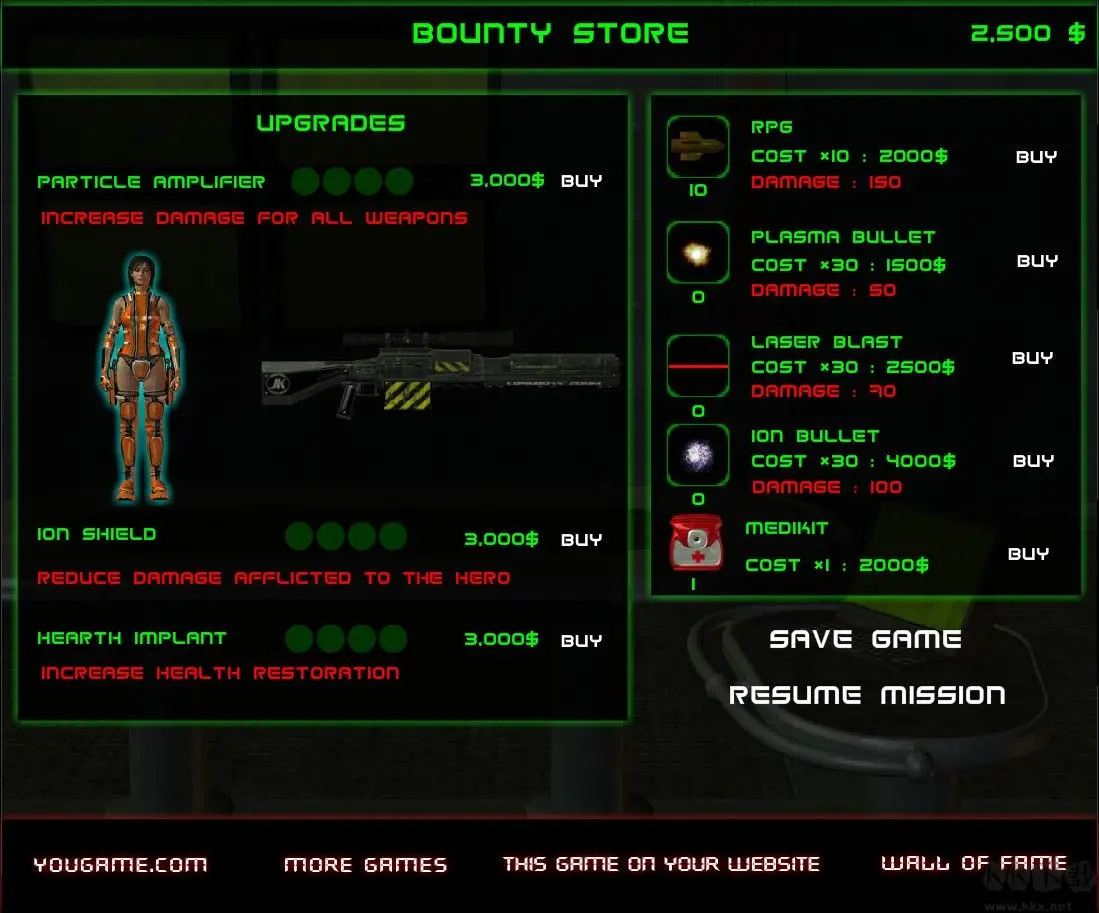The height and width of the screenshot is (913, 1099).
Task: Open the YouGame.com link
Action: (x=120, y=865)
